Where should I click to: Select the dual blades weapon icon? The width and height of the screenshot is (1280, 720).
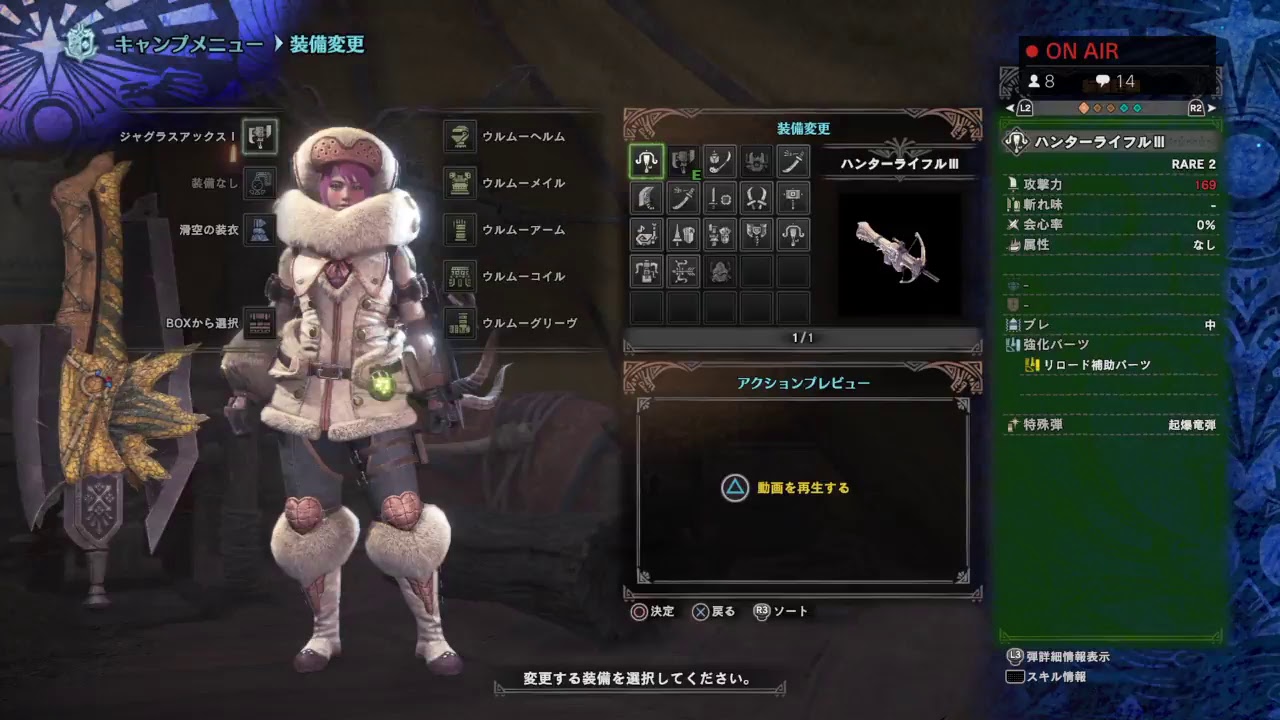758,198
